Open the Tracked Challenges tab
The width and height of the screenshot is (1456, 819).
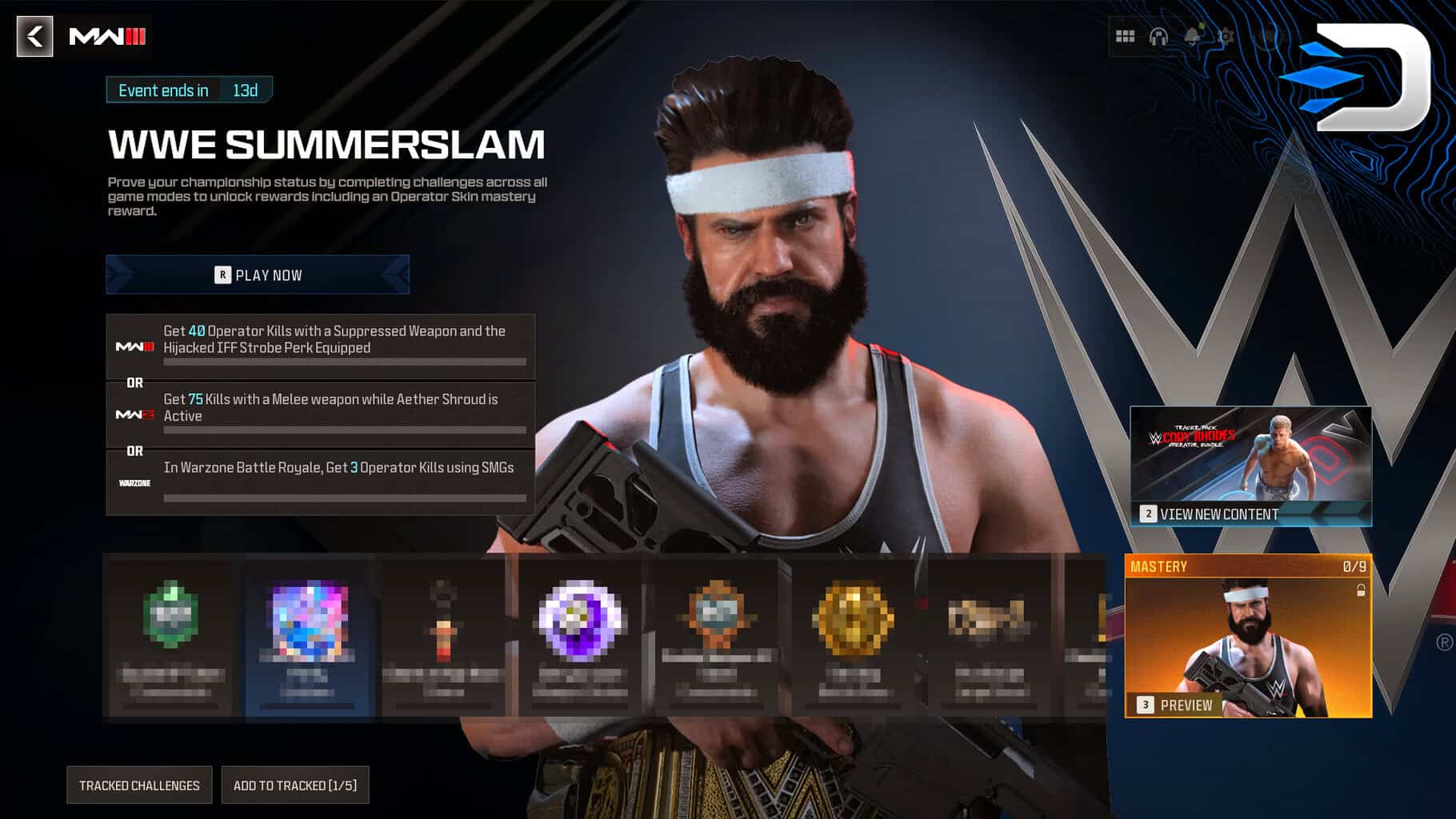point(138,785)
